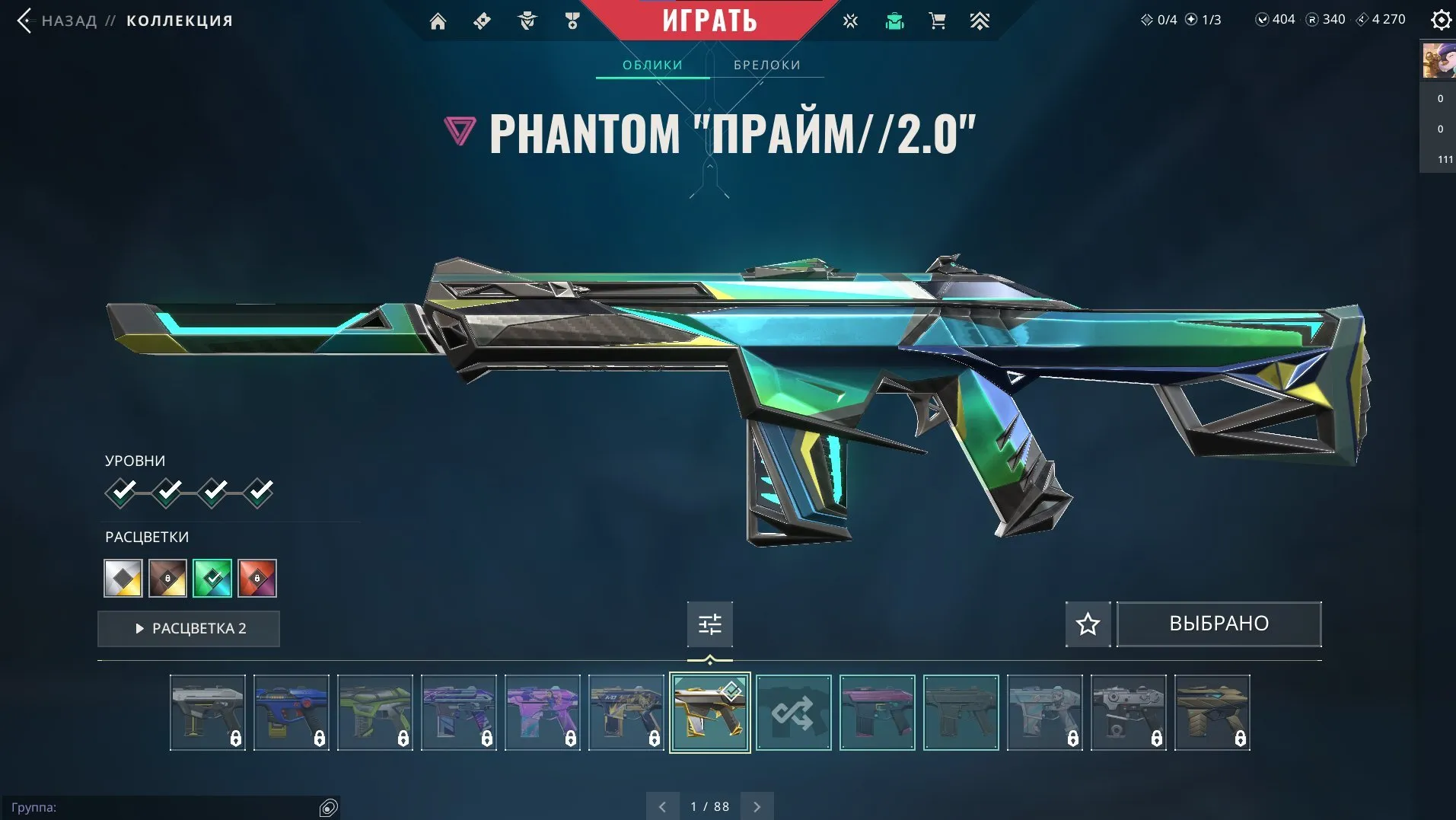Select the locked red color variant swatch

pos(257,578)
